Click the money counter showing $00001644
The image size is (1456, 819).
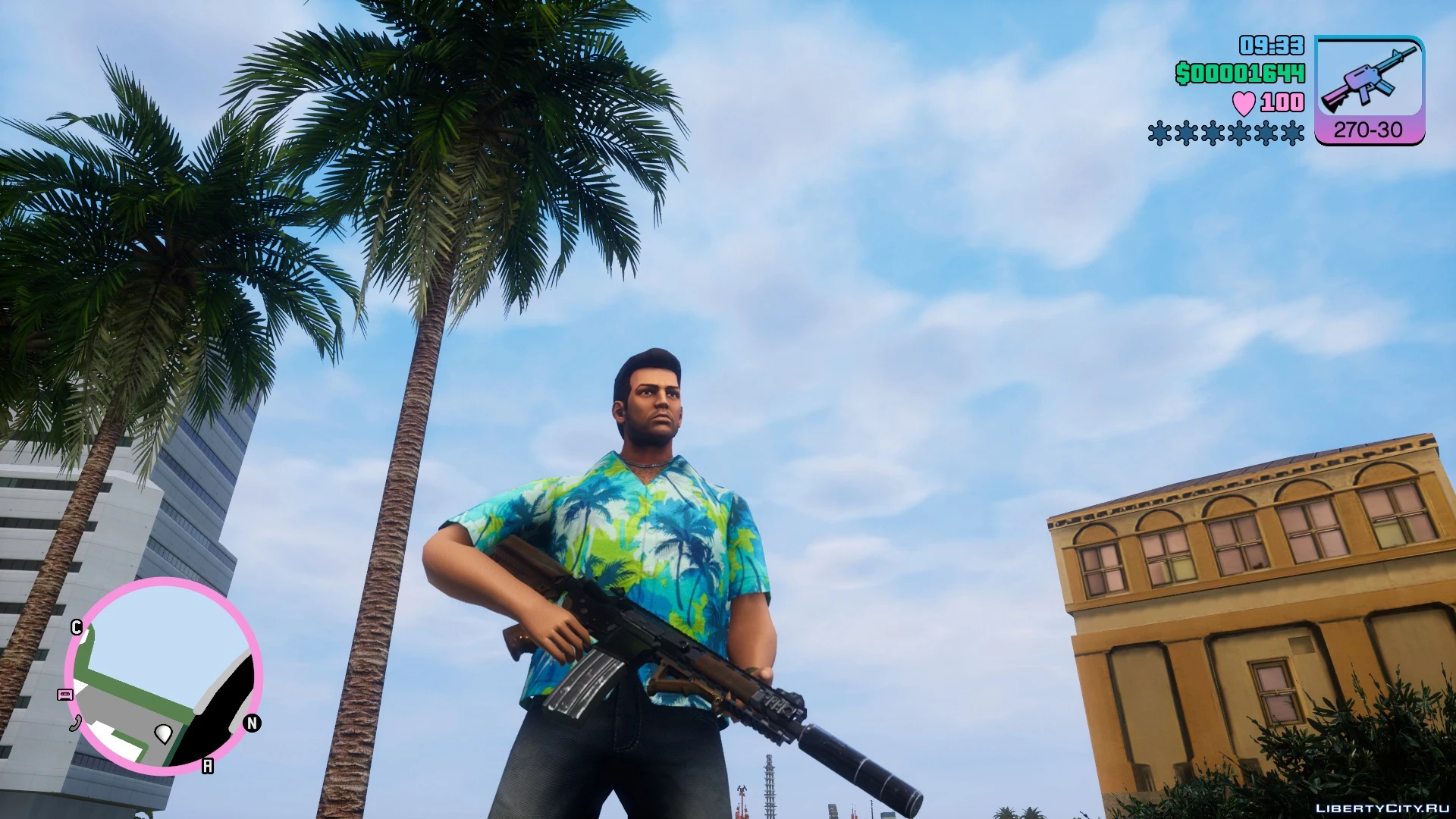(1242, 74)
